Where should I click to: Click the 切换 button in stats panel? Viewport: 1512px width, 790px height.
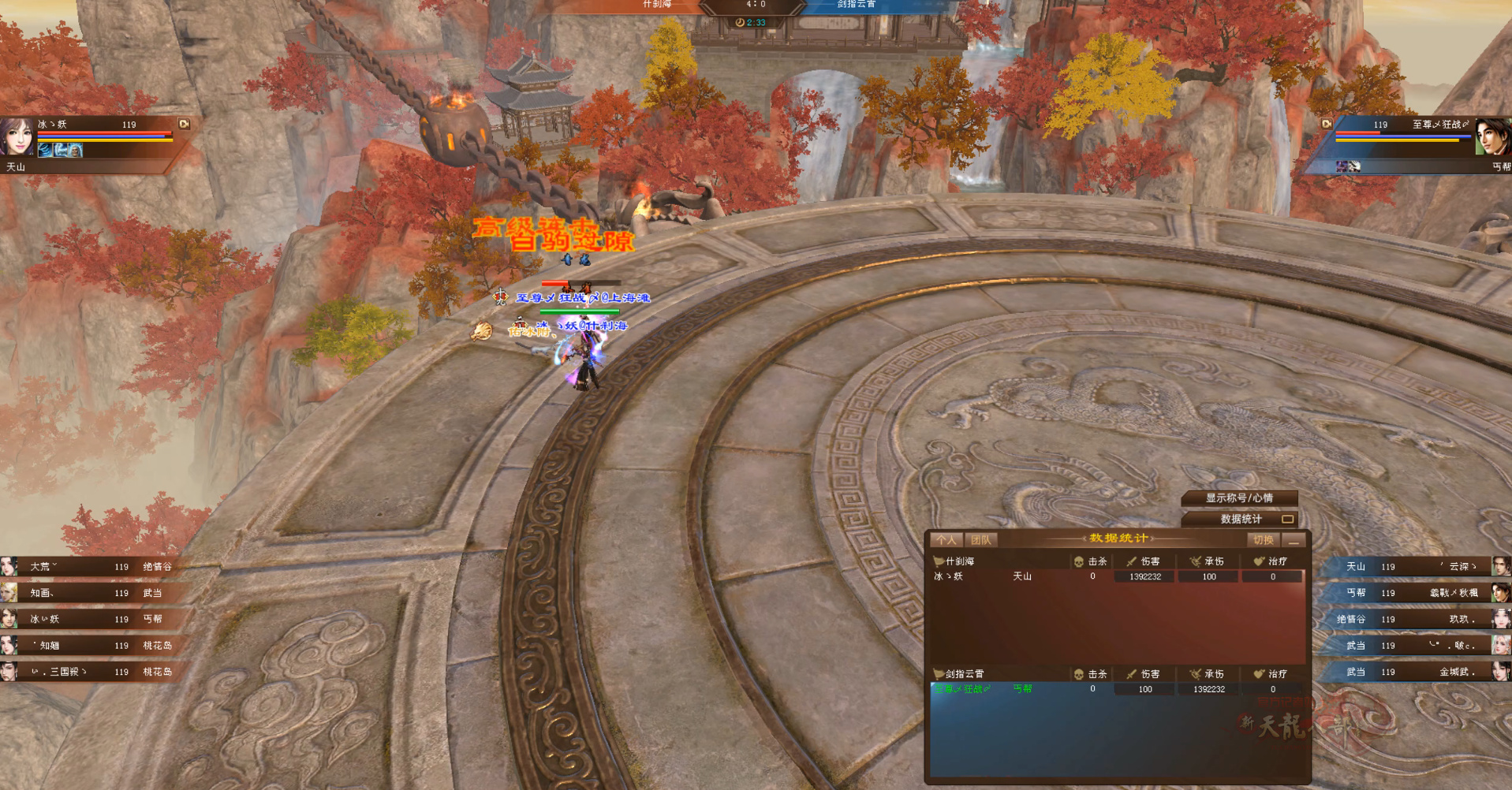1263,540
